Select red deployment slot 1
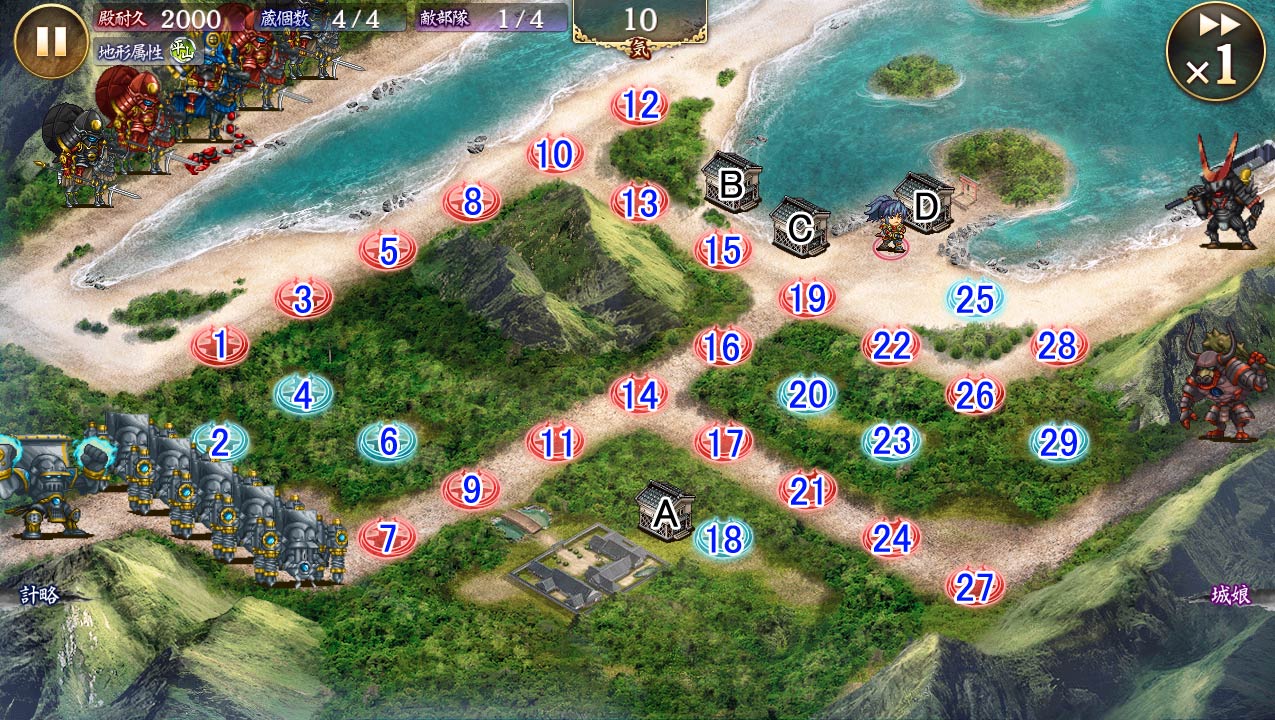 220,345
